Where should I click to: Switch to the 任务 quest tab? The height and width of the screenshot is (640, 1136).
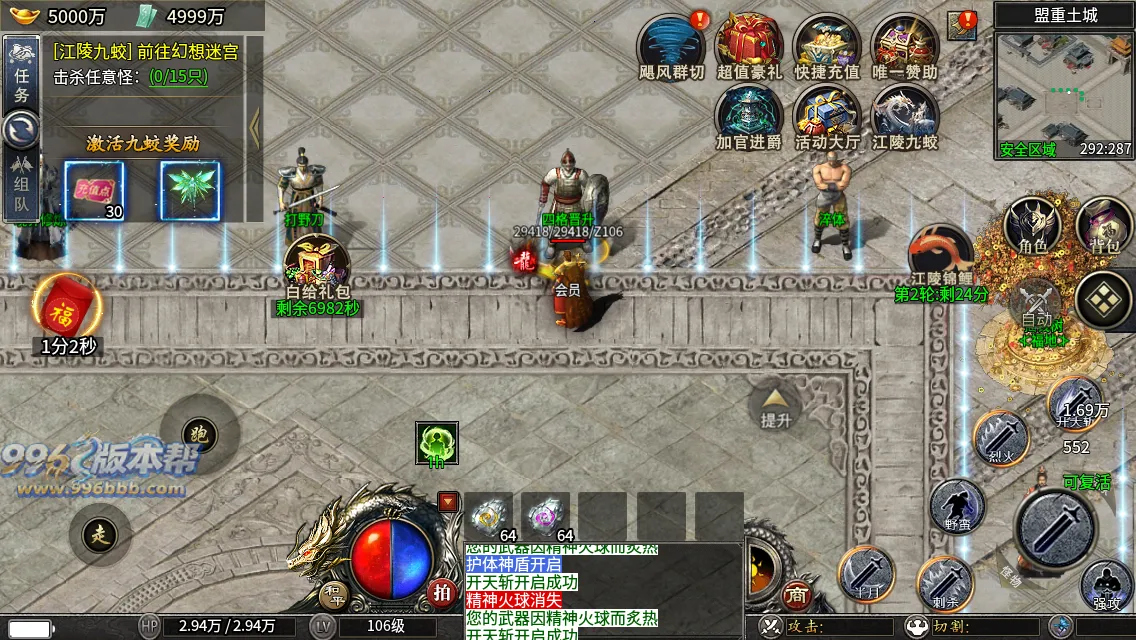[x=21, y=74]
